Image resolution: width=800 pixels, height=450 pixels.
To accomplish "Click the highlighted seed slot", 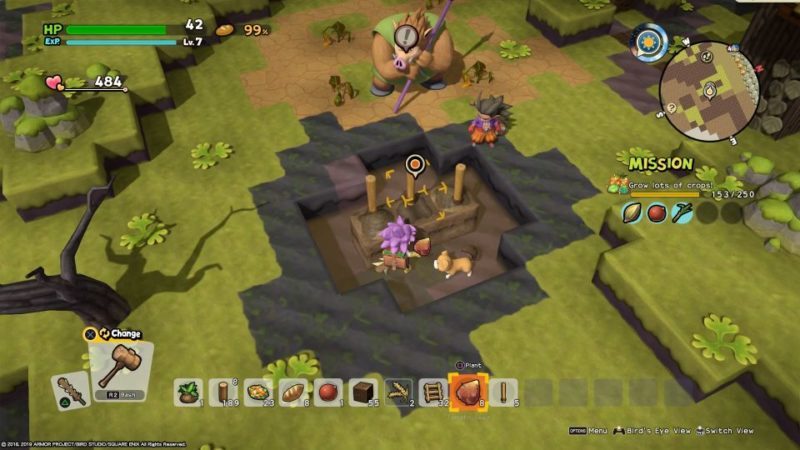I will point(468,391).
